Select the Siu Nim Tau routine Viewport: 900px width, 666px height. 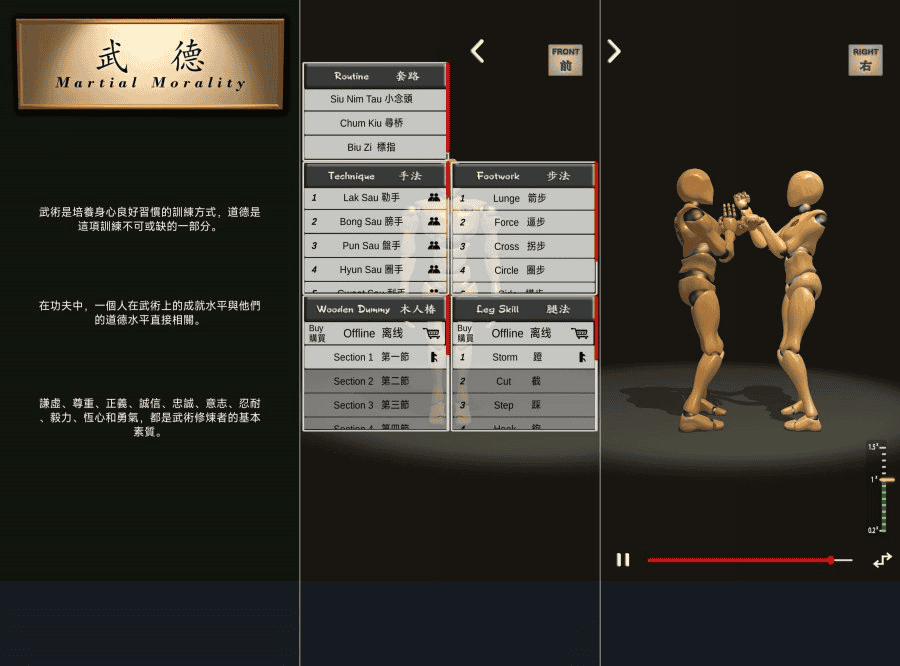coord(375,99)
